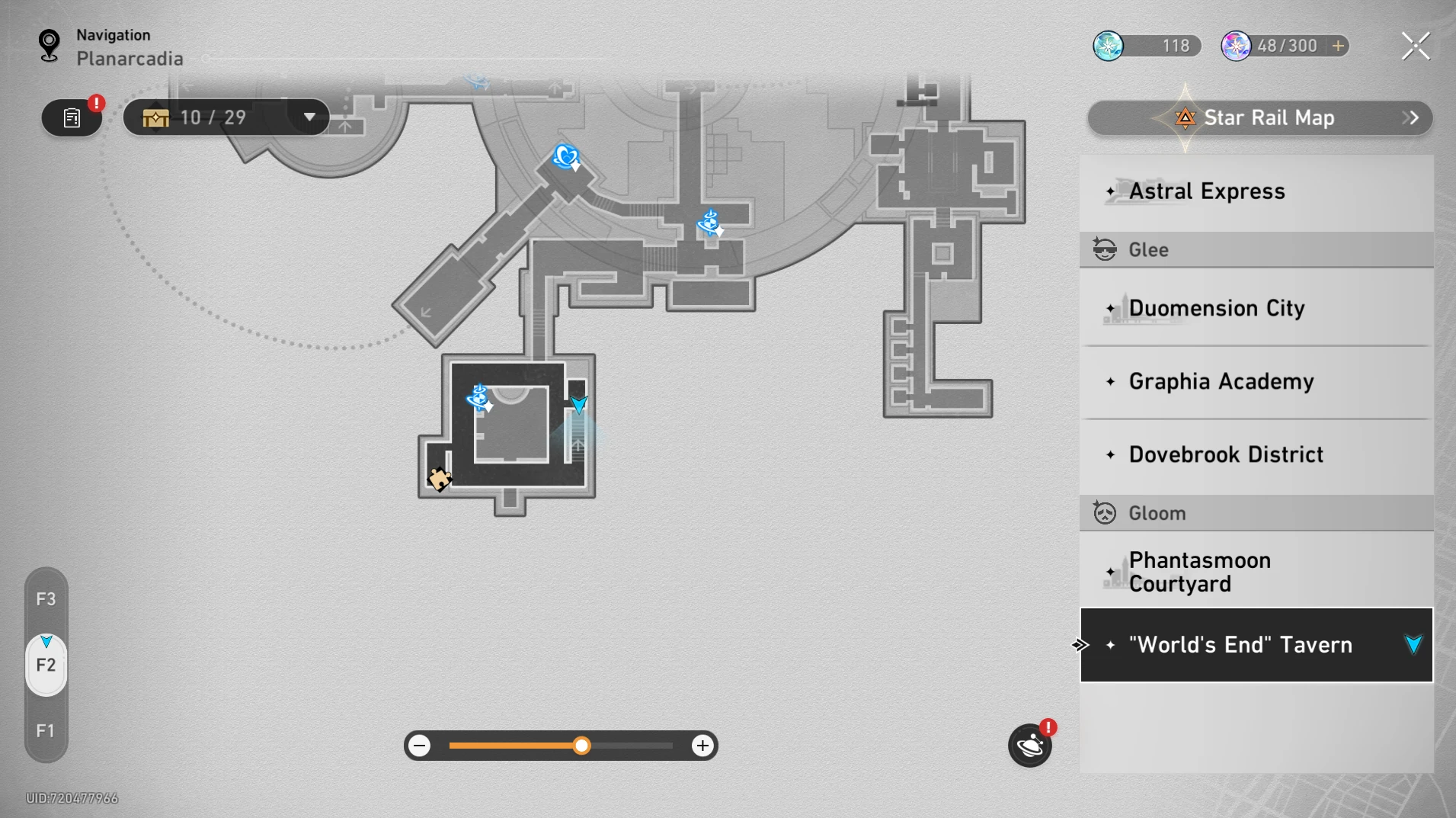
Task: Select the F2 floor button
Action: click(x=46, y=665)
